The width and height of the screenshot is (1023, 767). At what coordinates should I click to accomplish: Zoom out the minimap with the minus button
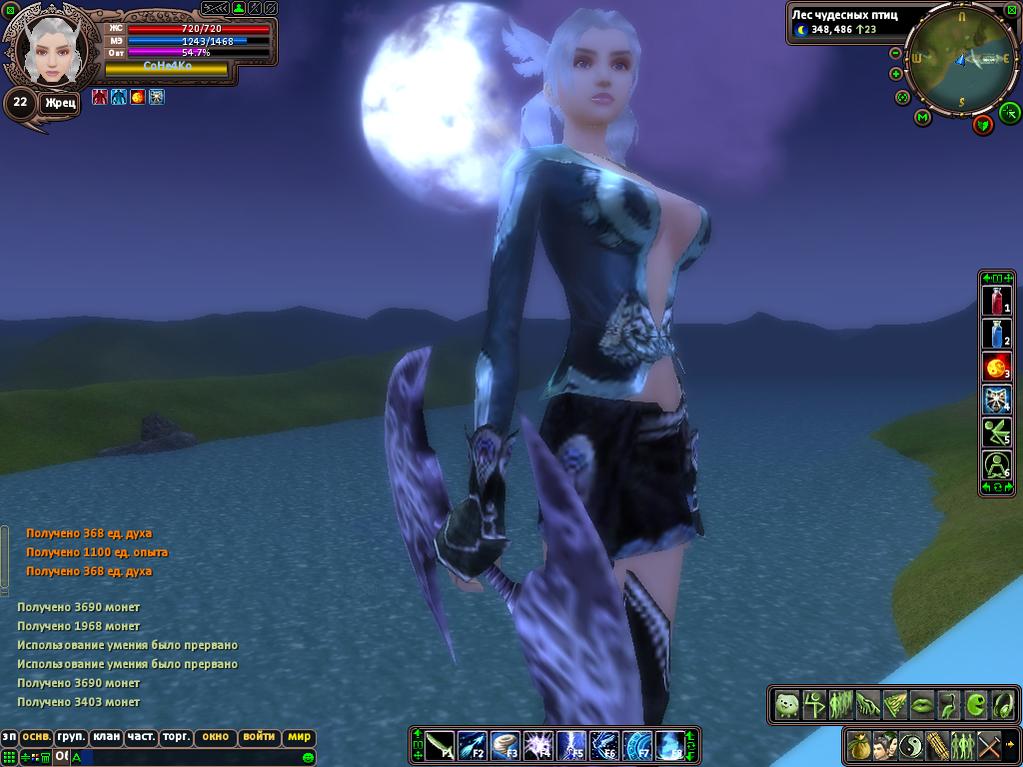[896, 53]
